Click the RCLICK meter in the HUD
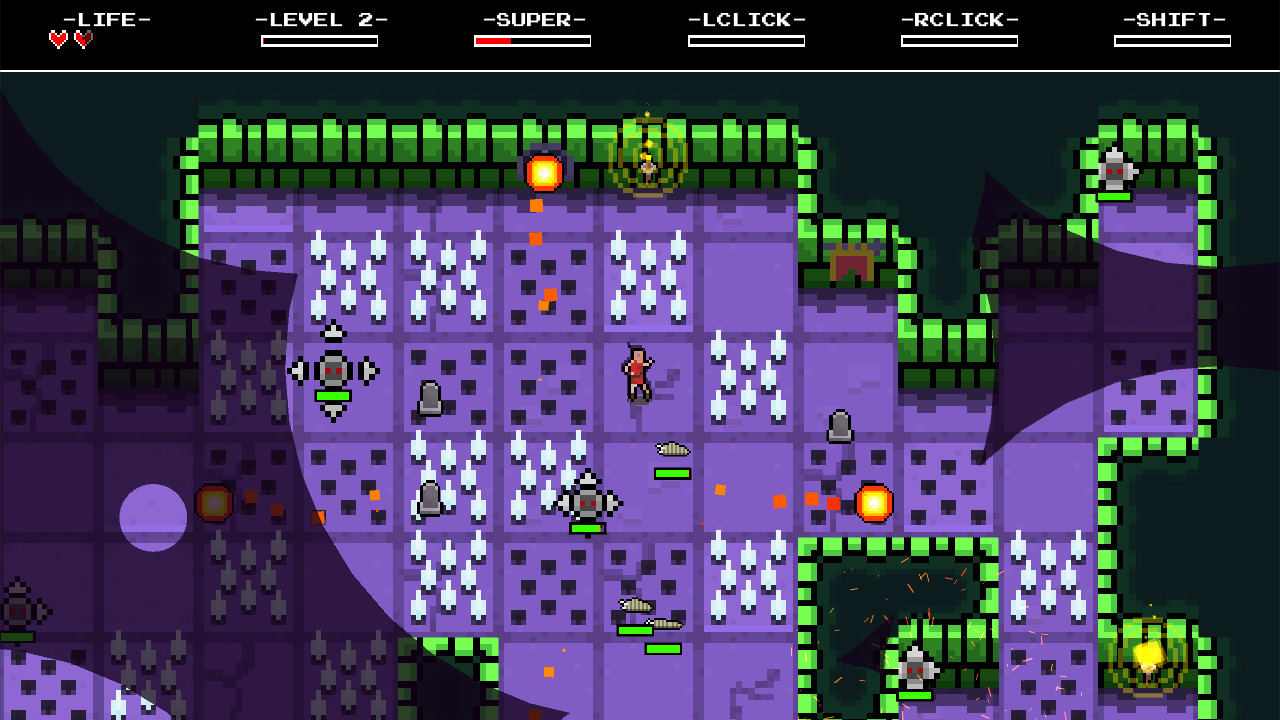Screen dimensions: 1280x720 coord(960,39)
